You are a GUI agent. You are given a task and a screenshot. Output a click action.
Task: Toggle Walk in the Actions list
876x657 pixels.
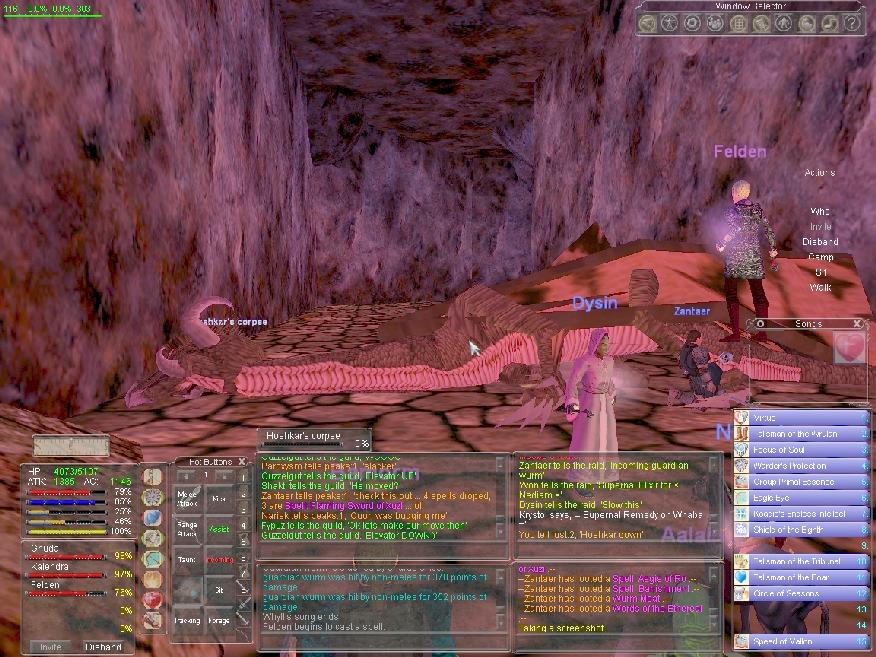pos(820,287)
